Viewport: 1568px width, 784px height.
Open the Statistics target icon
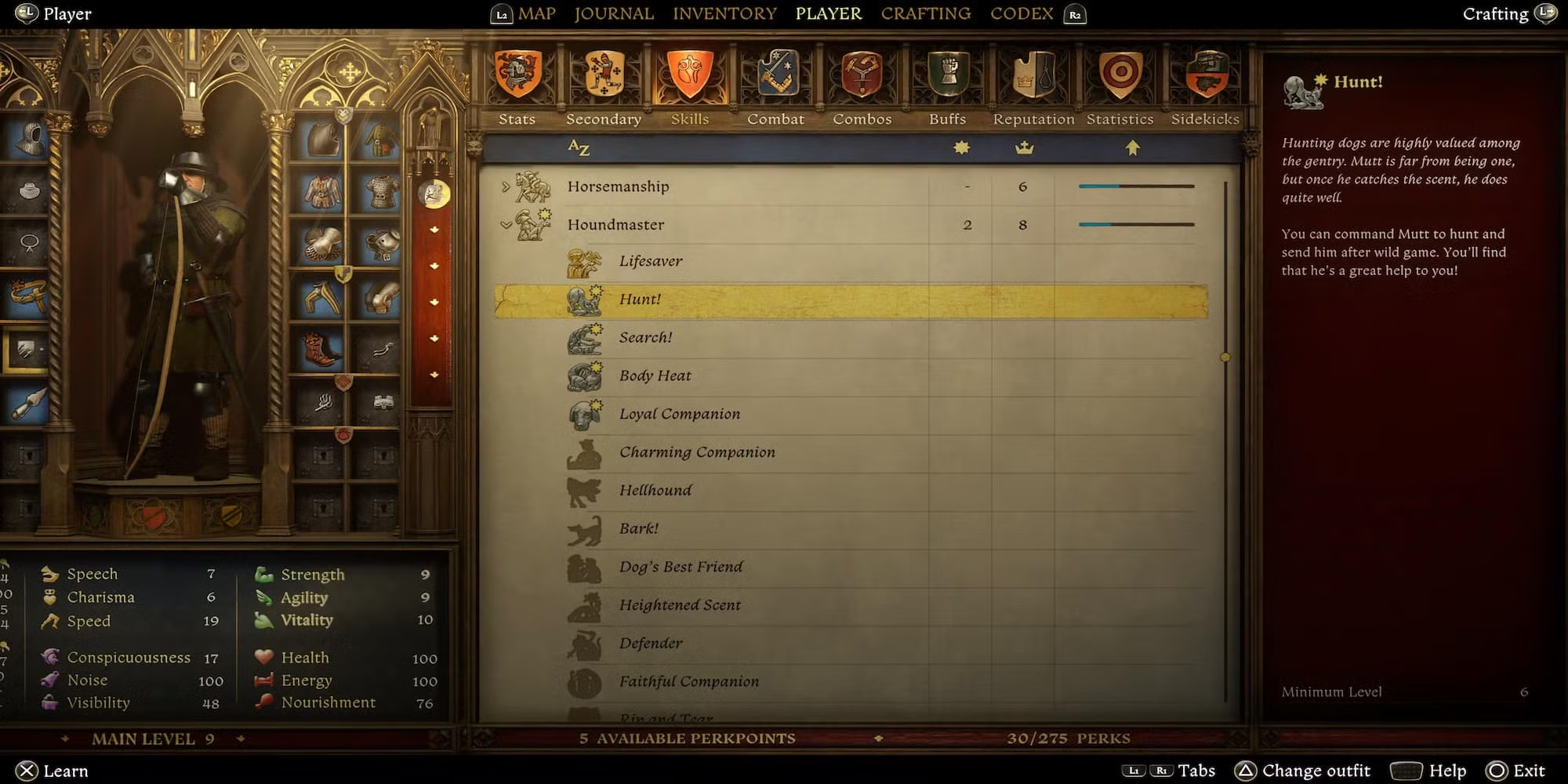point(1120,74)
